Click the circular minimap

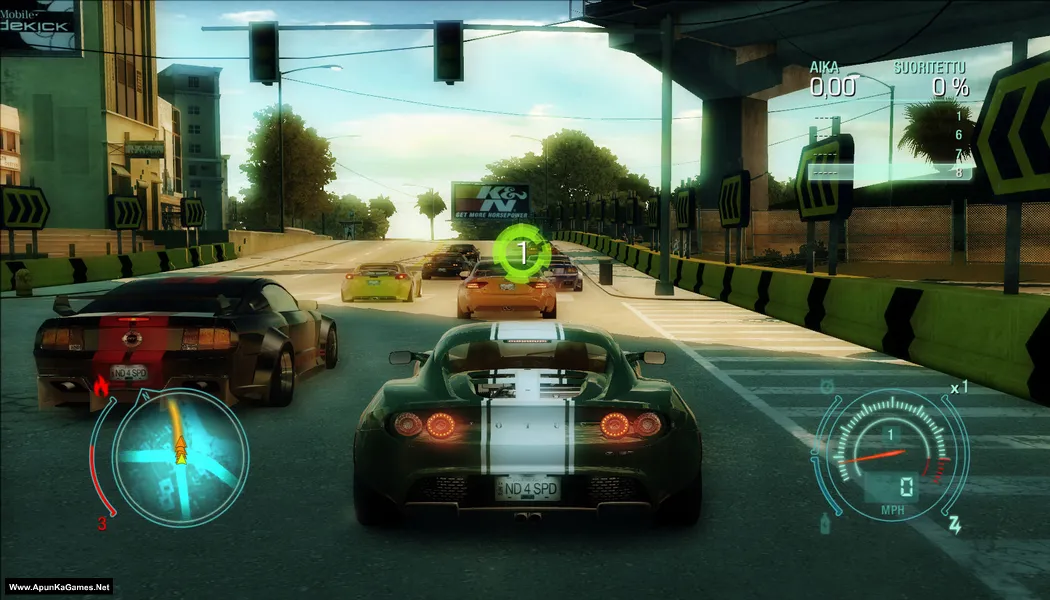pyautogui.click(x=180, y=457)
